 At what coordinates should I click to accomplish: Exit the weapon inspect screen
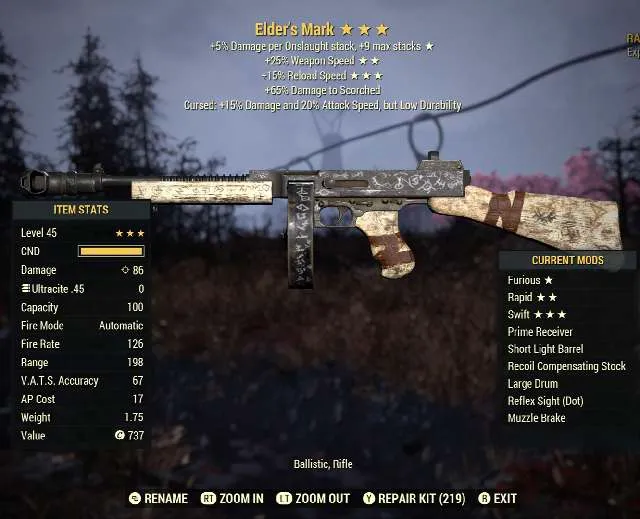[x=497, y=498]
